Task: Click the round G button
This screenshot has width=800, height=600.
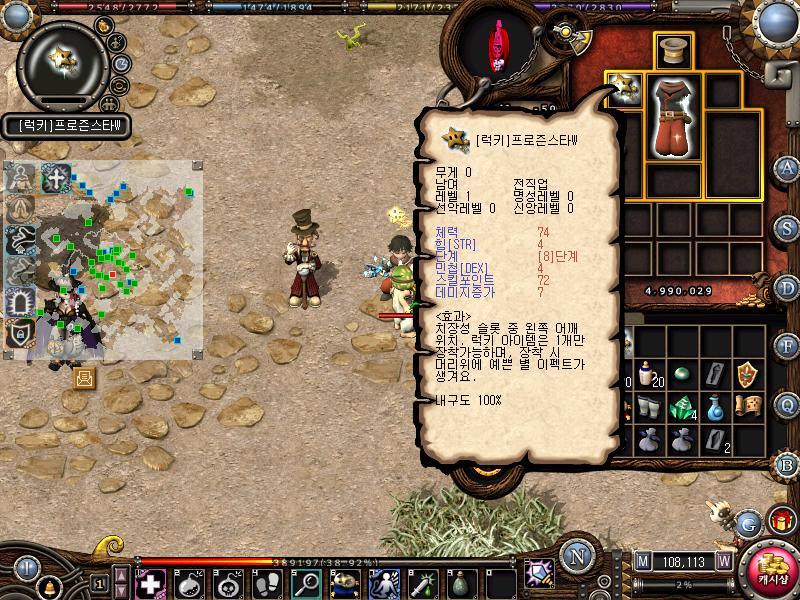Action: (749, 523)
